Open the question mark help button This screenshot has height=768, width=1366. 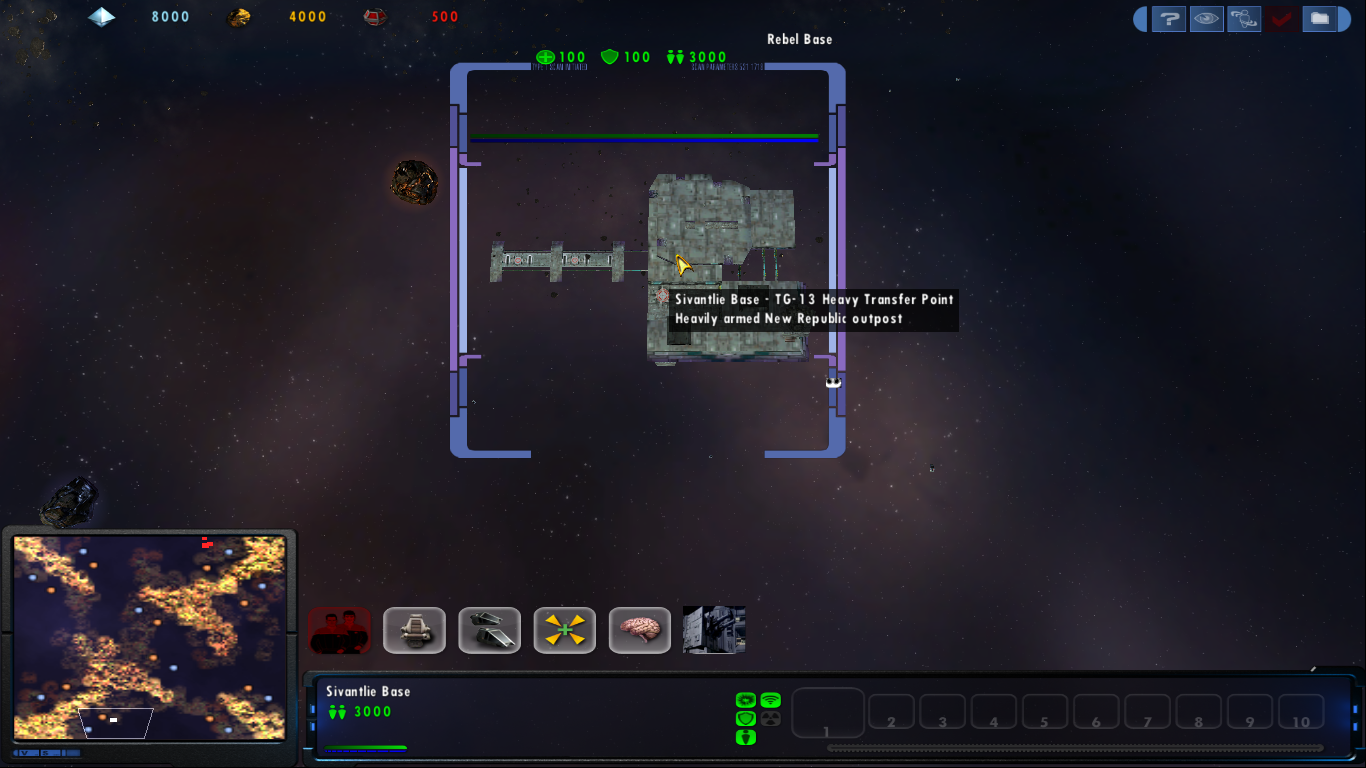pos(1168,18)
